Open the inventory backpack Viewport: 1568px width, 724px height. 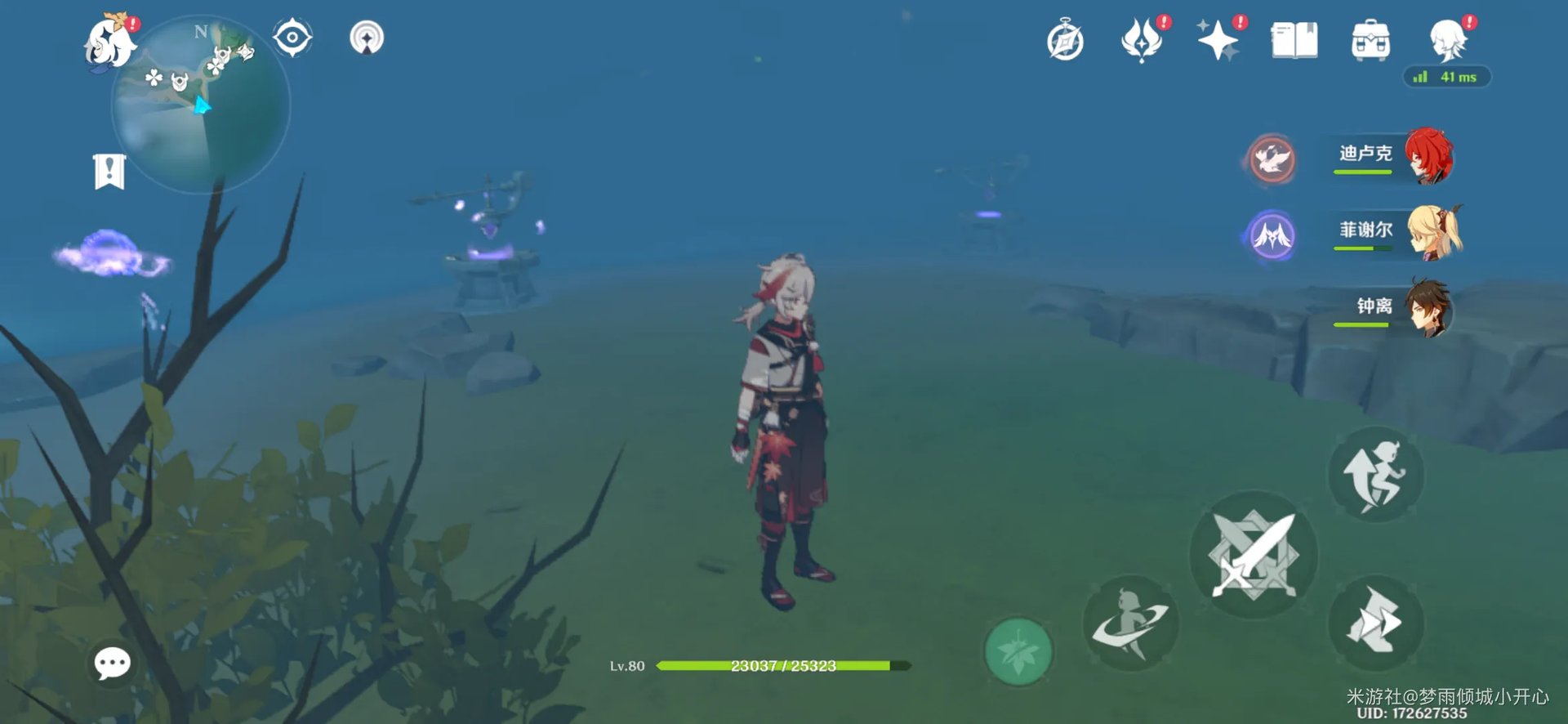(x=1370, y=40)
